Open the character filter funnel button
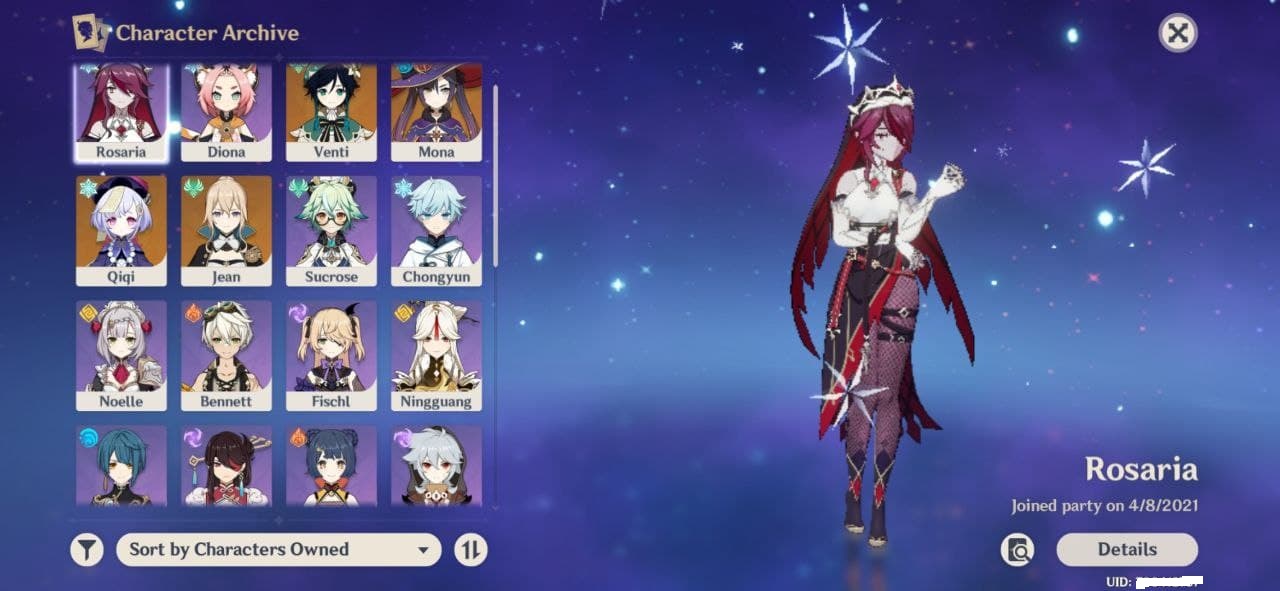This screenshot has height=591, width=1280. tap(87, 549)
